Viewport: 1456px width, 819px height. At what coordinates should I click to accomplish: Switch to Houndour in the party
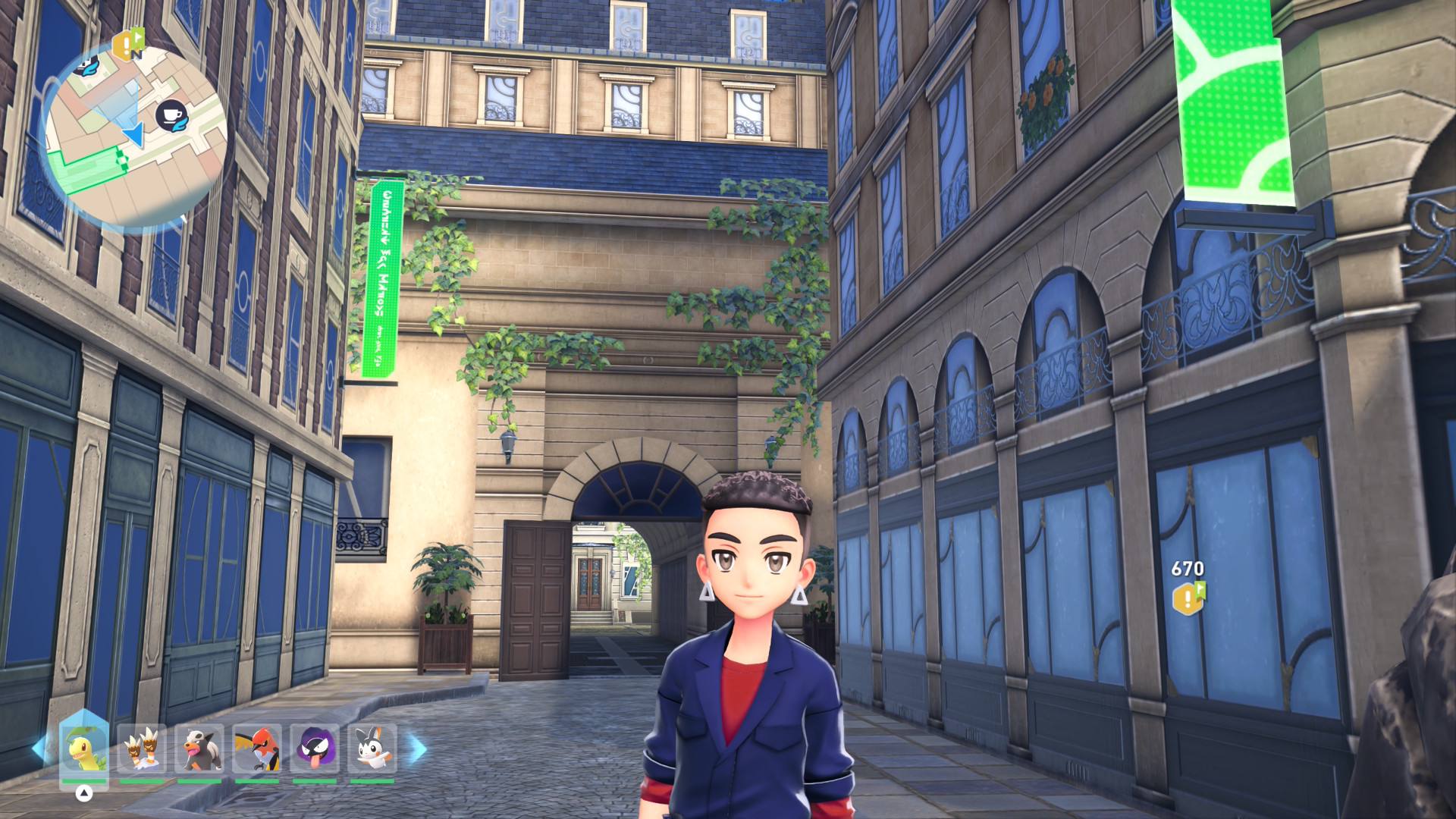click(199, 748)
